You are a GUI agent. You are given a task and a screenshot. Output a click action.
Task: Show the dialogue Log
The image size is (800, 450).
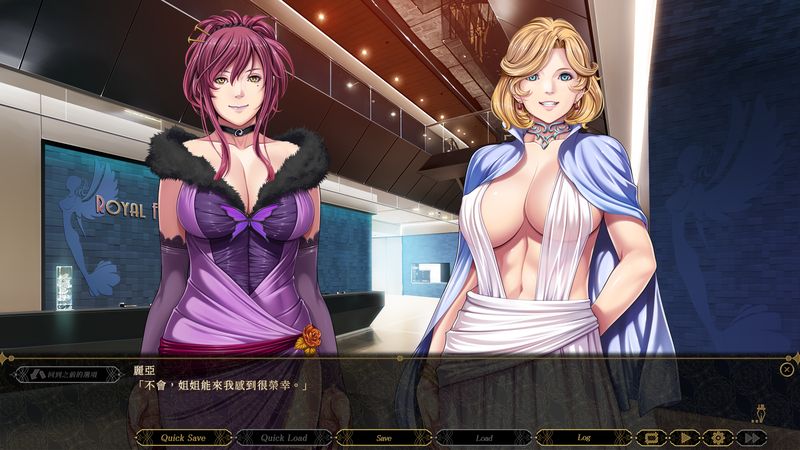(583, 437)
